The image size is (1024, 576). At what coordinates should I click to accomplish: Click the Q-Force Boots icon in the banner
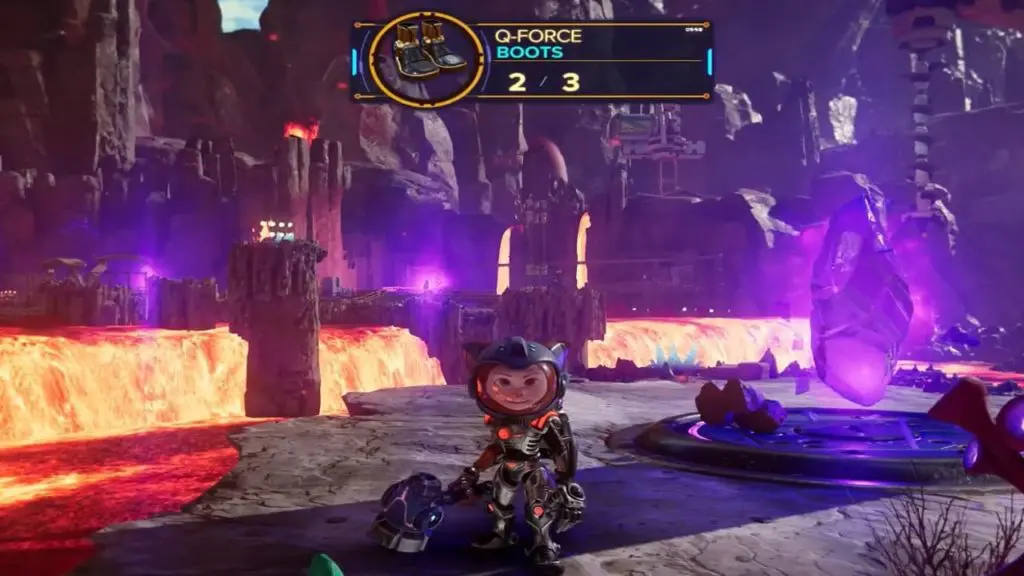(x=427, y=58)
